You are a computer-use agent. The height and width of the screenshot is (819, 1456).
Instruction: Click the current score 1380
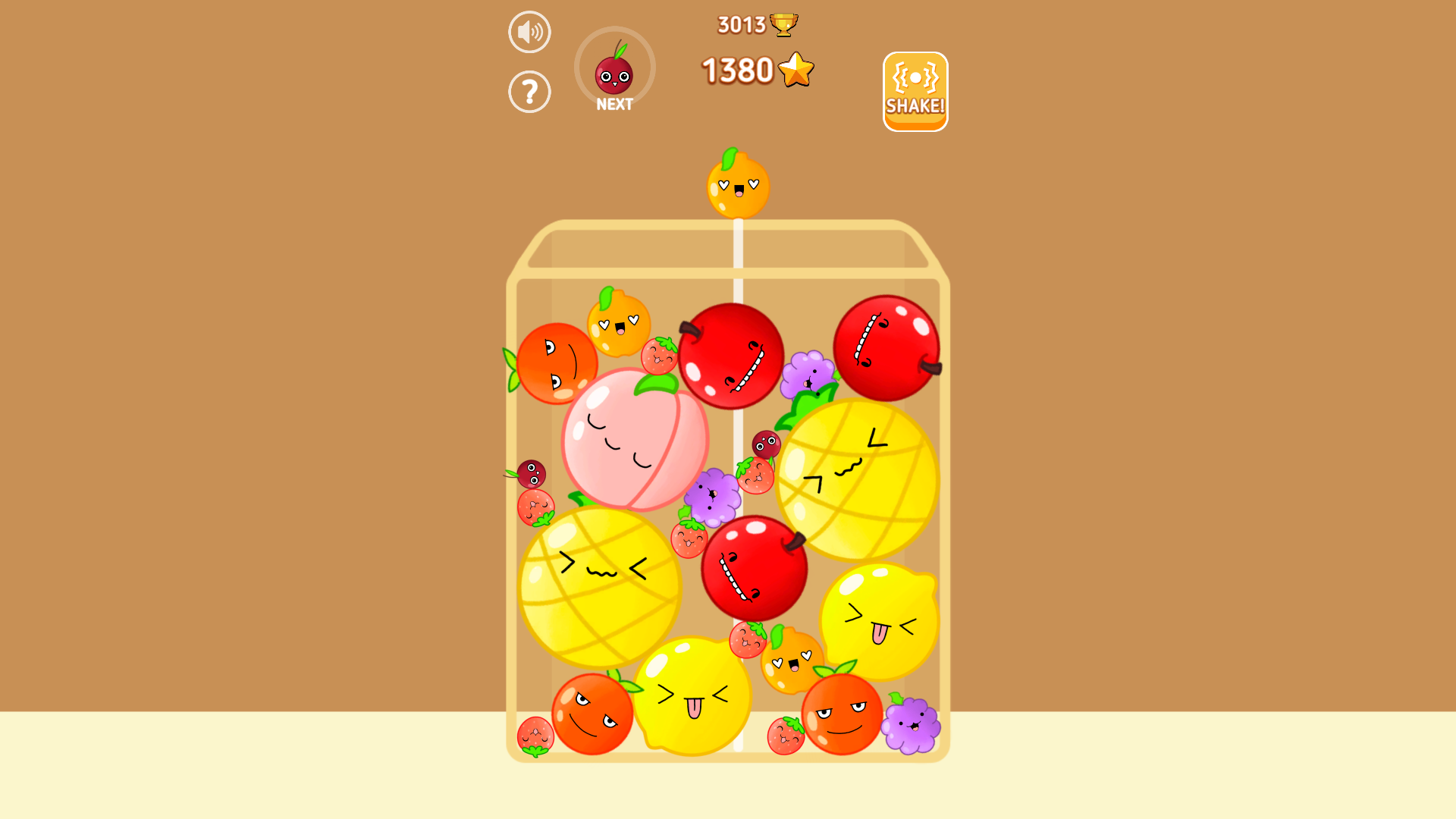pos(737,71)
